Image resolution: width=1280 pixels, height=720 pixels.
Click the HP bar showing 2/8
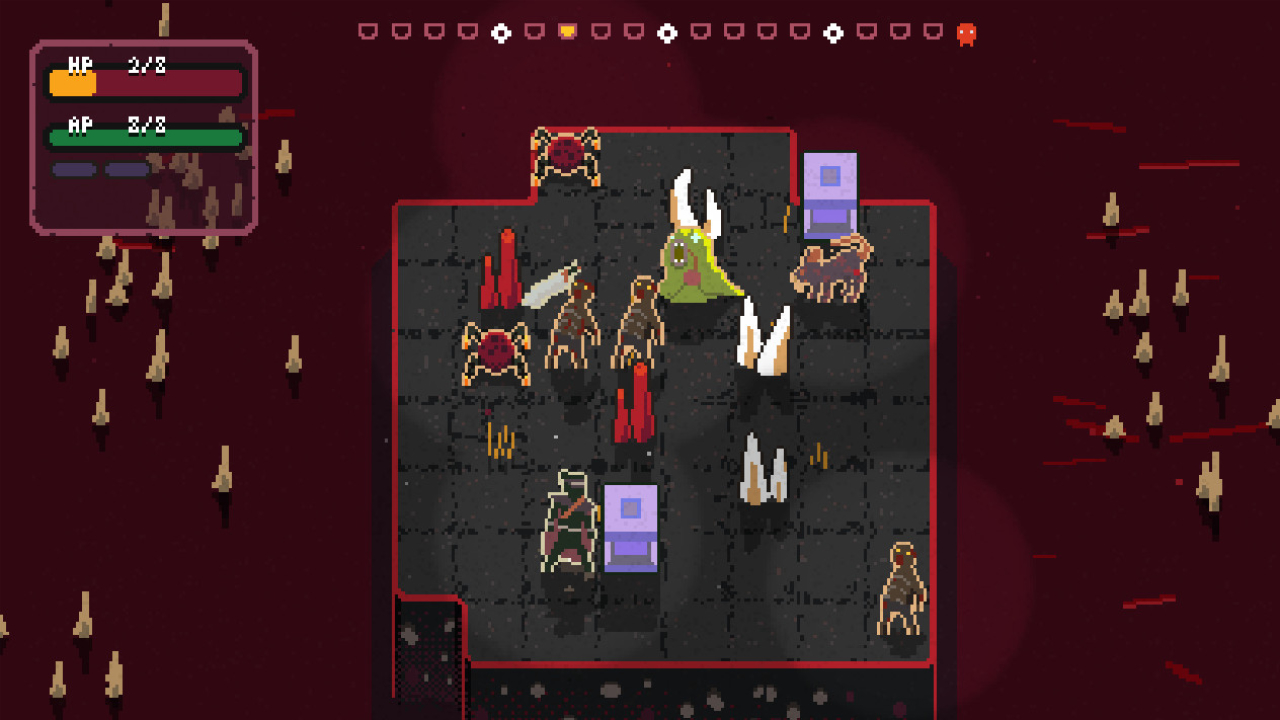pyautogui.click(x=145, y=82)
